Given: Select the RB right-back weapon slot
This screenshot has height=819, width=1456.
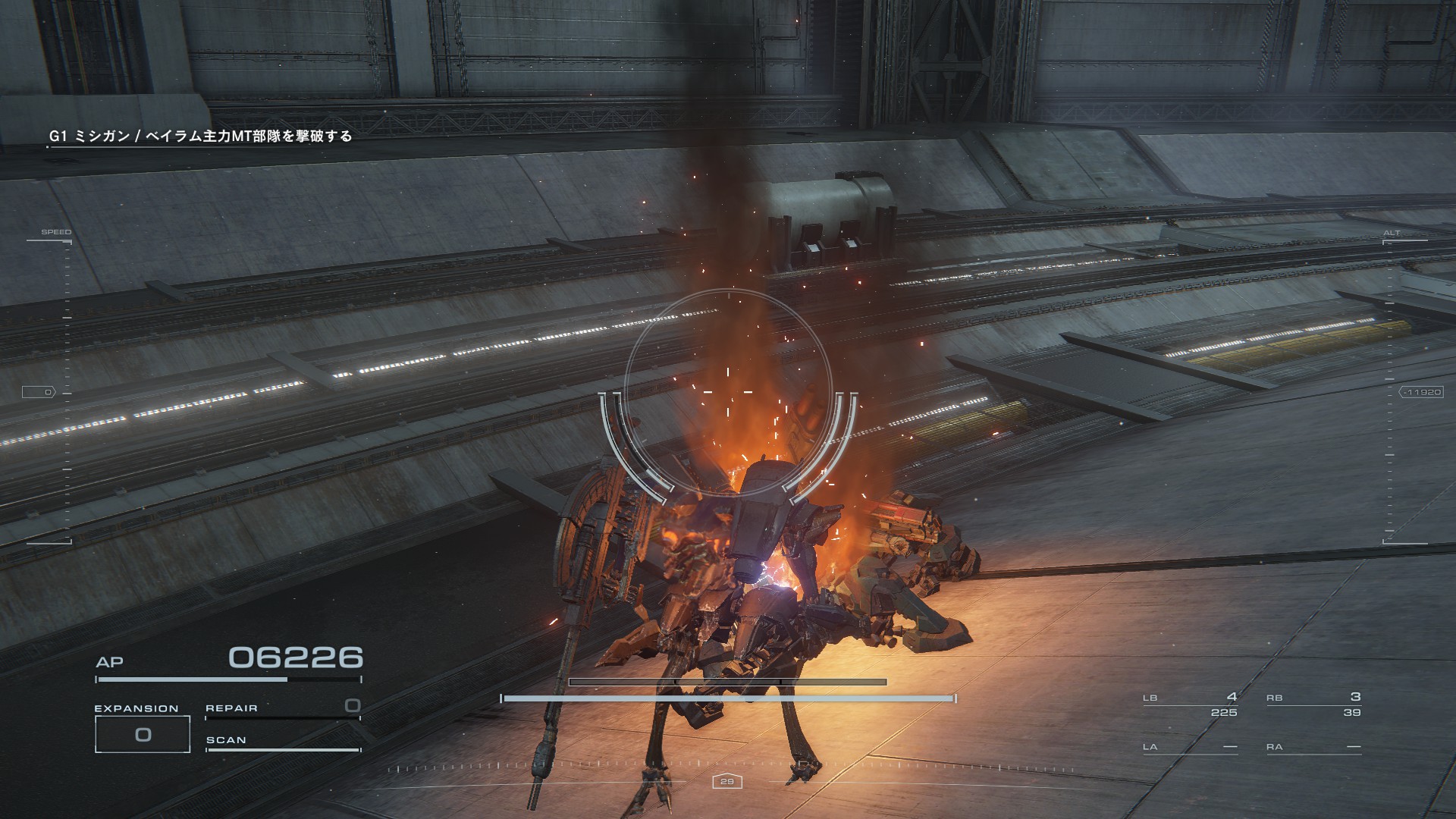Looking at the screenshot, I should pyautogui.click(x=1313, y=704).
